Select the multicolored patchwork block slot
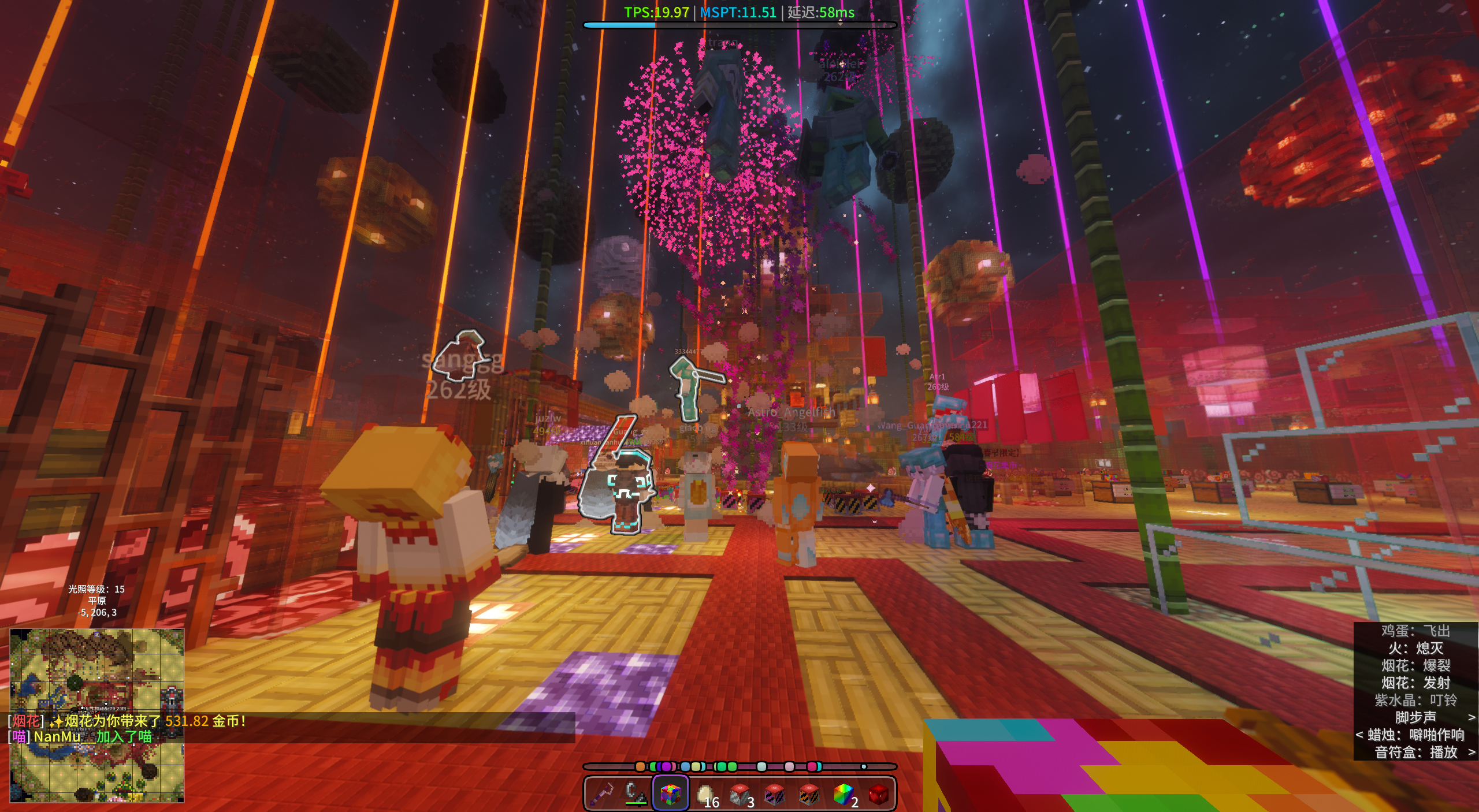 670,794
